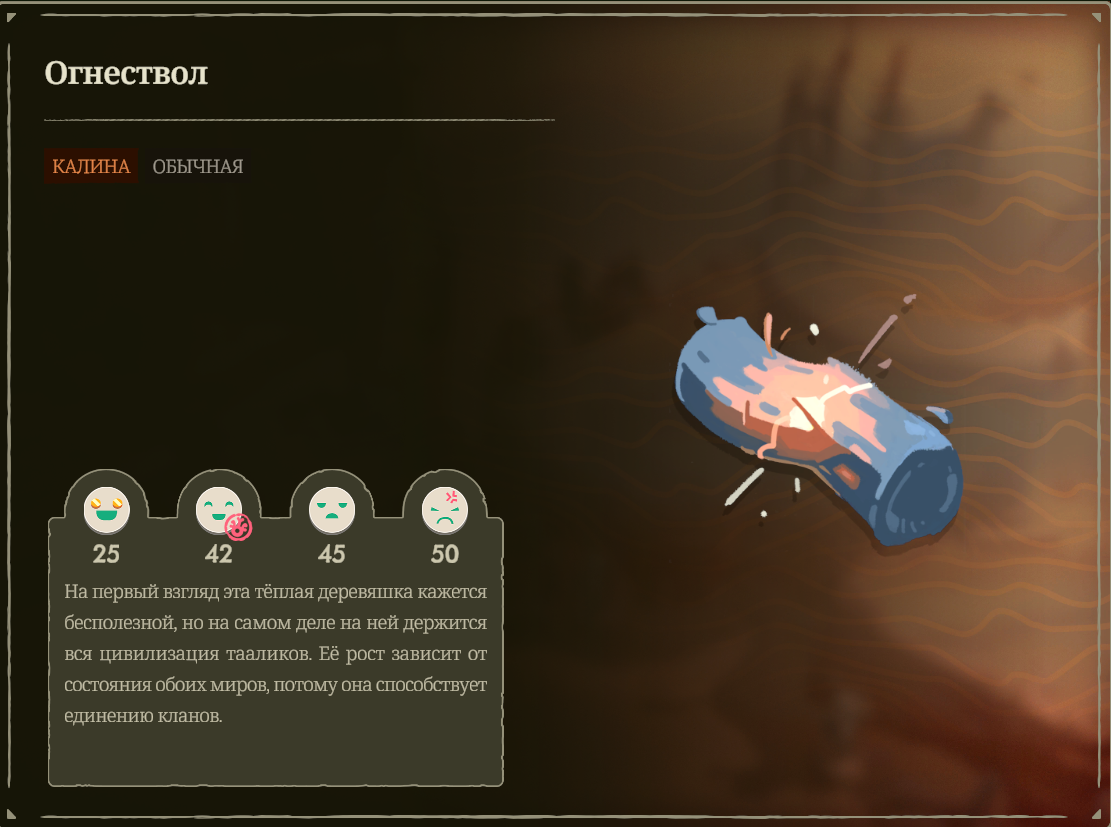Choose the coin-eyed ecstatic face icon
The height and width of the screenshot is (827, 1111).
(106, 509)
